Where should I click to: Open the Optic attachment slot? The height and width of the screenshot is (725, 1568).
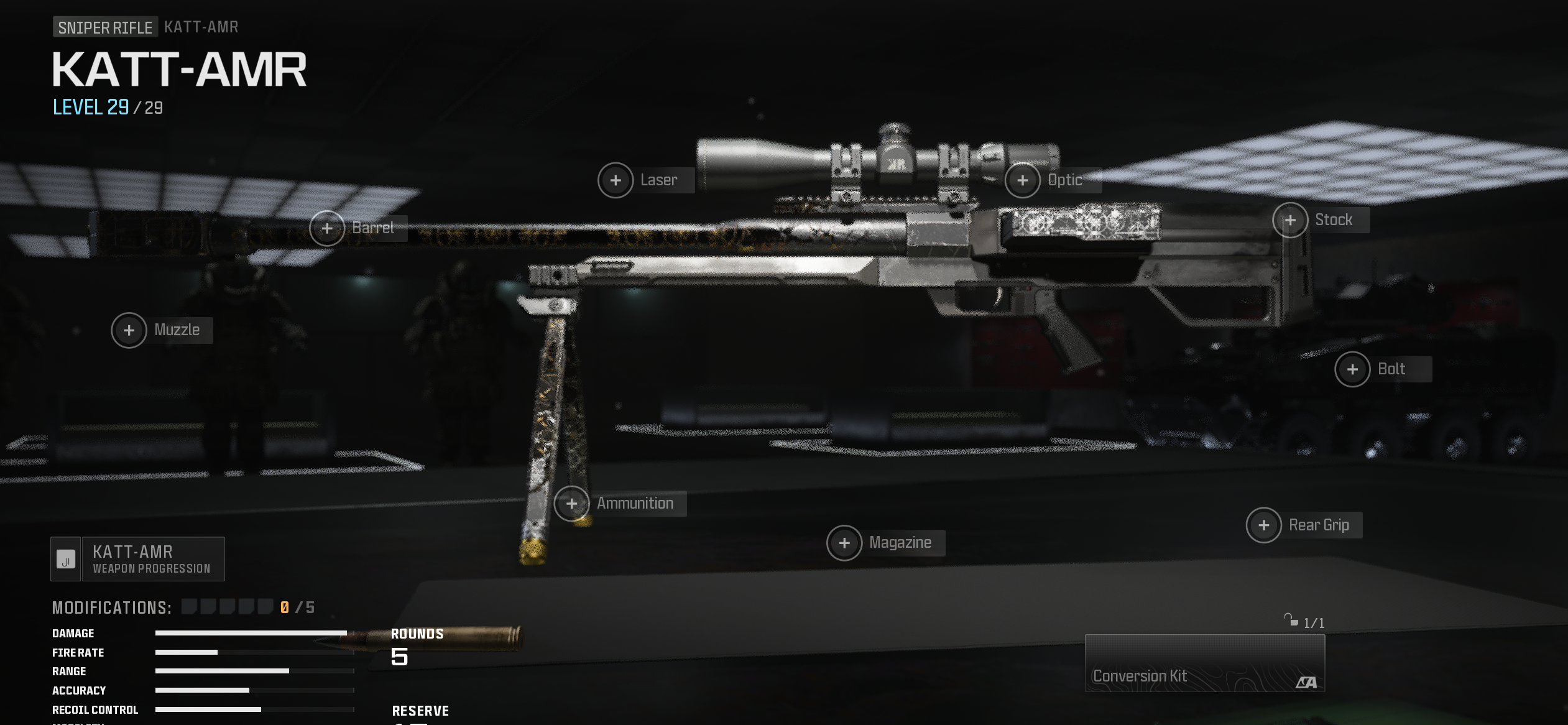[x=1023, y=180]
